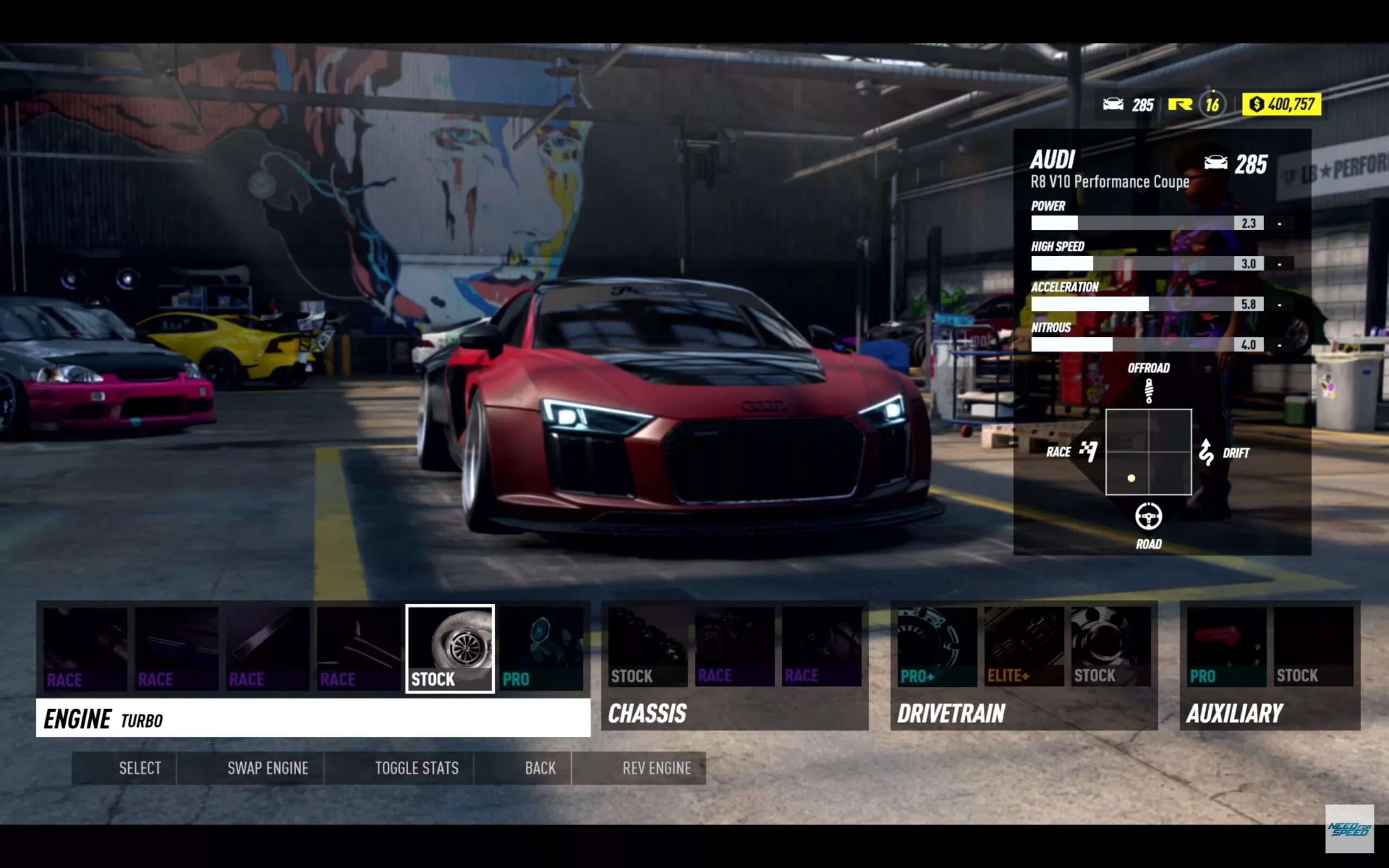Viewport: 1389px width, 868px height.
Task: Toggle the car stats display
Action: point(417,768)
